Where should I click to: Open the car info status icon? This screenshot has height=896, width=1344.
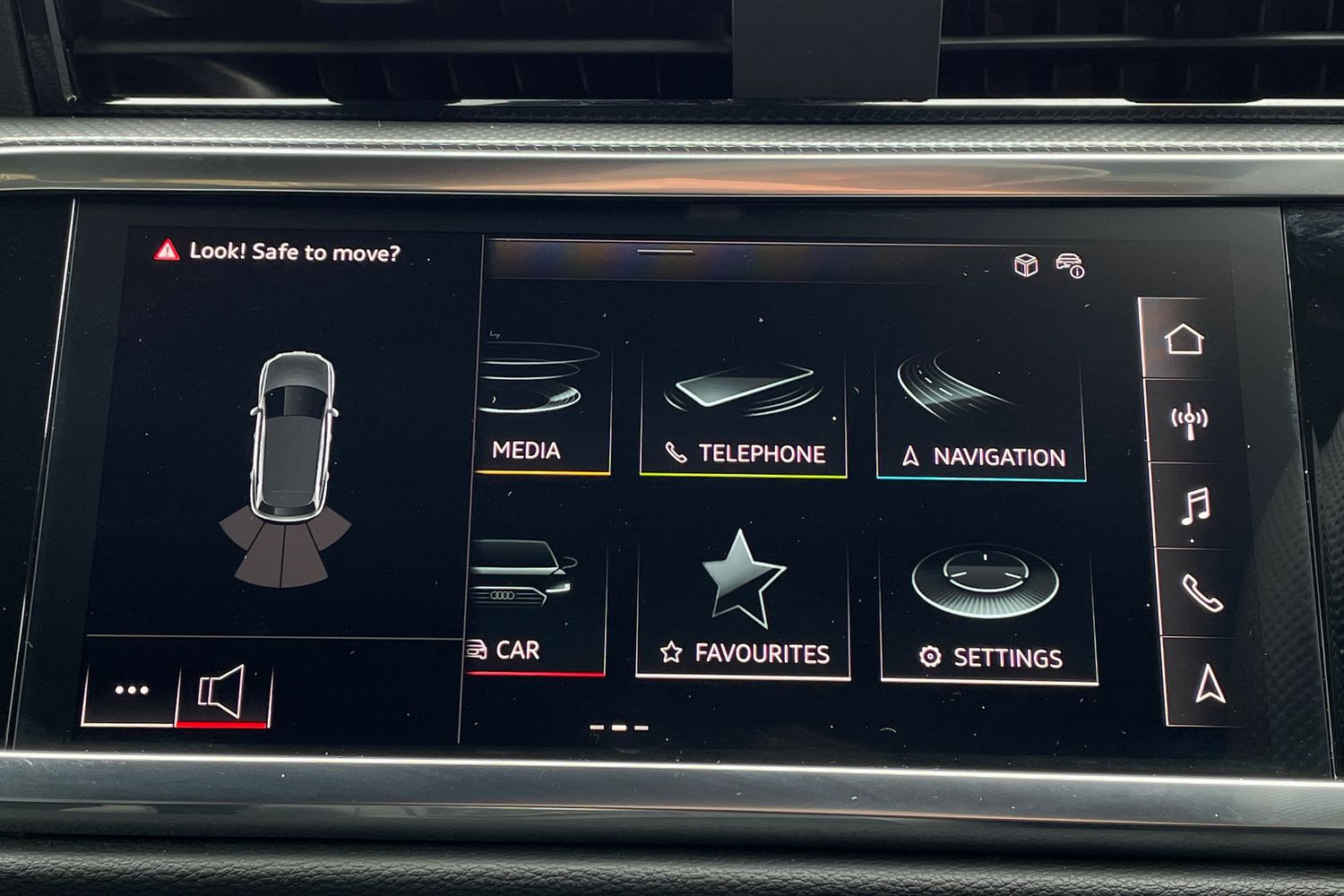pos(1070,265)
